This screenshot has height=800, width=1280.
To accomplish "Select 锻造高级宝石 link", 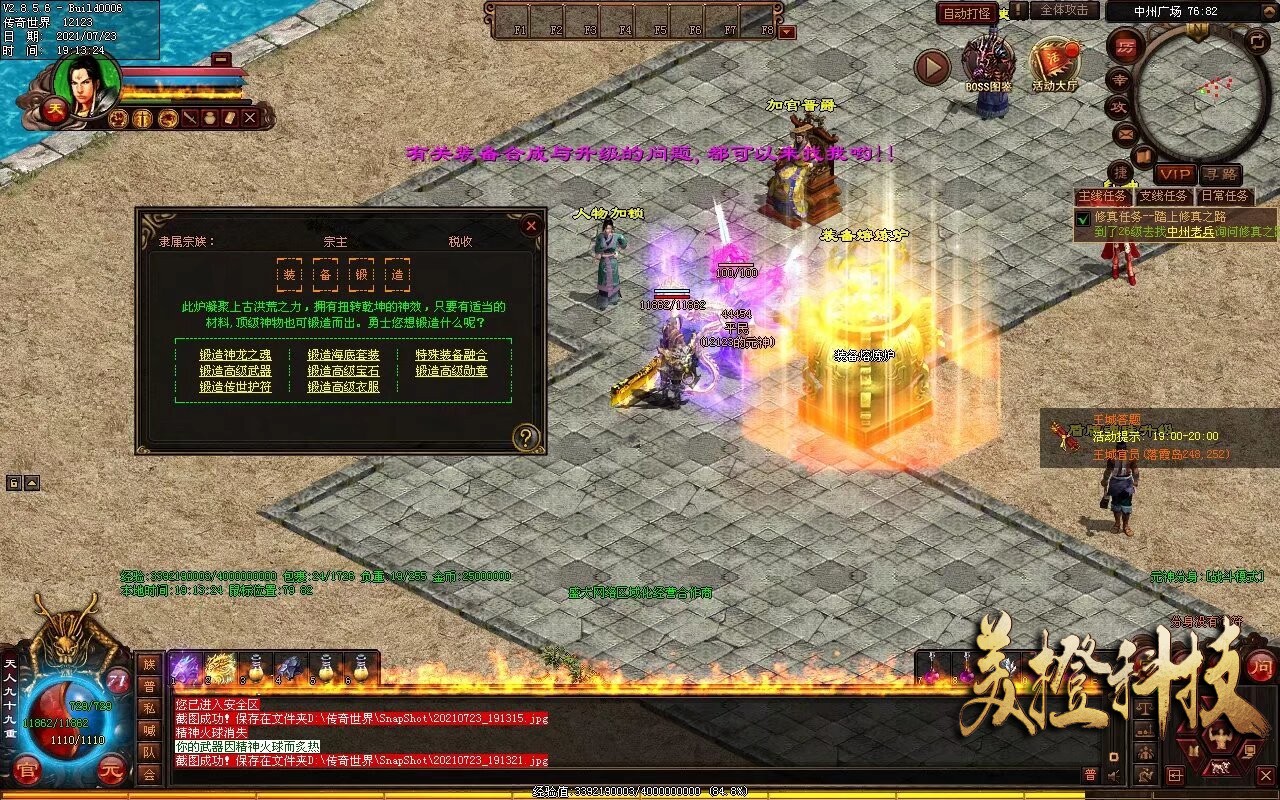I will (x=343, y=371).
